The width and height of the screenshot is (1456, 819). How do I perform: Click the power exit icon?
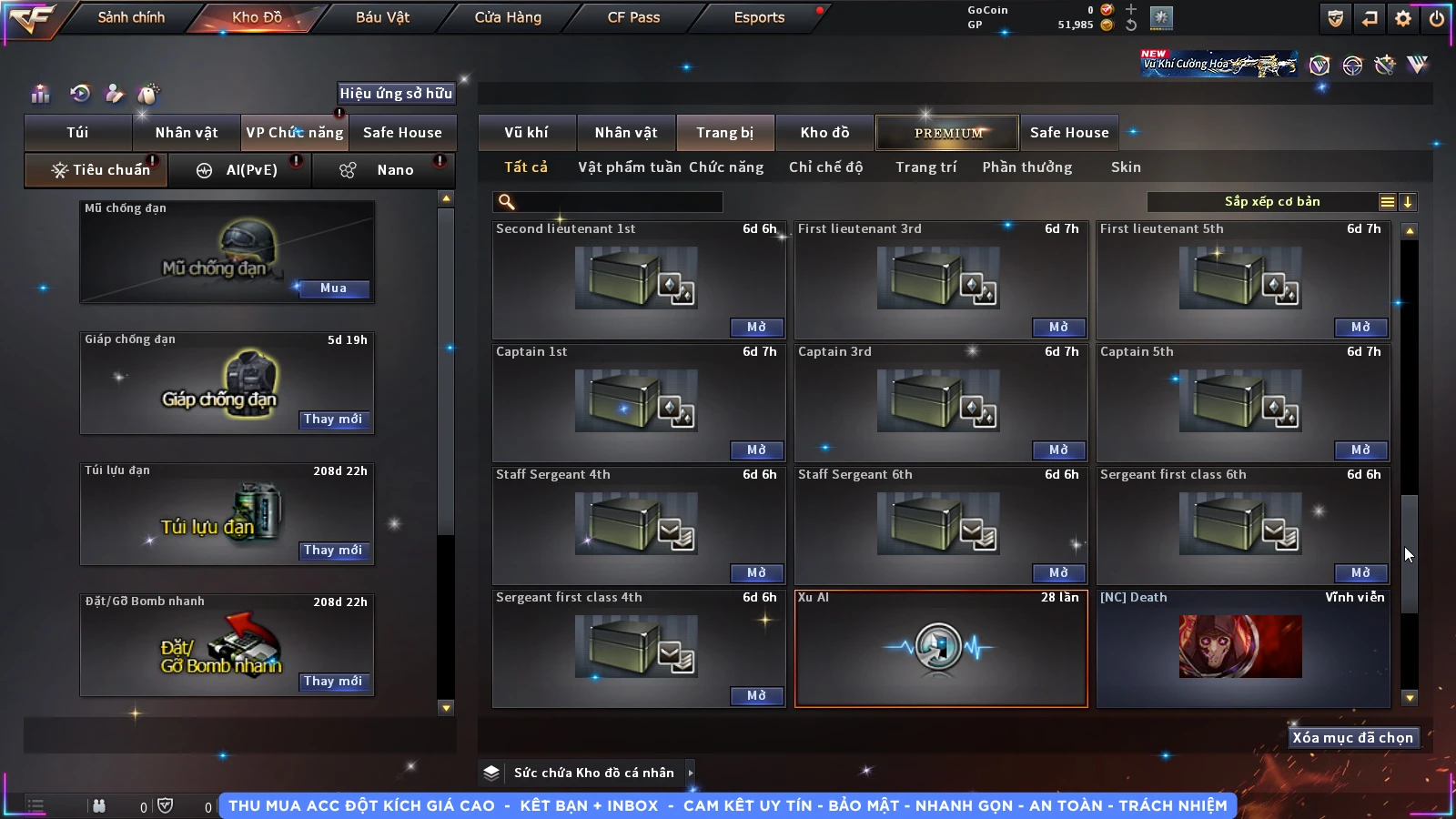coord(1437,18)
